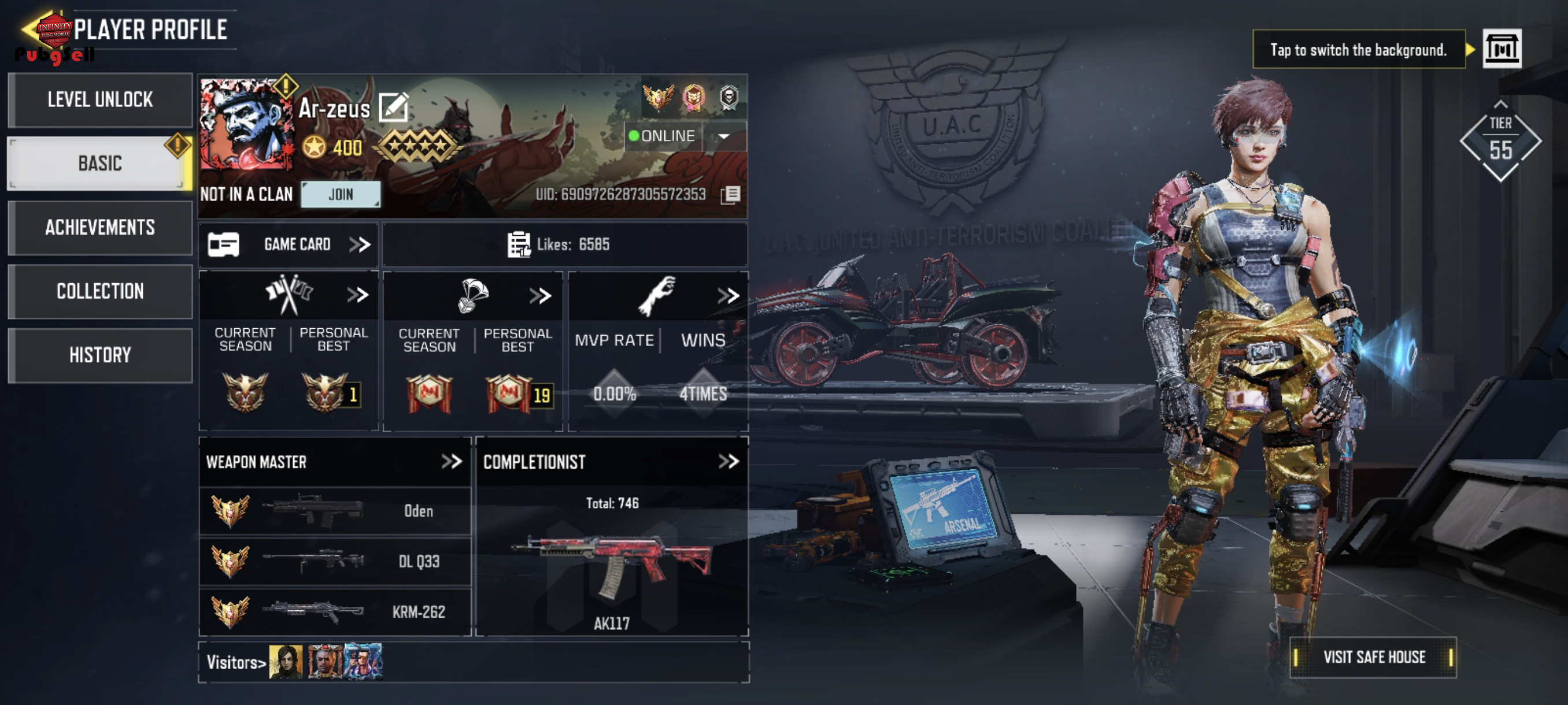
Task: Join a clan with the JOIN button
Action: 341,195
